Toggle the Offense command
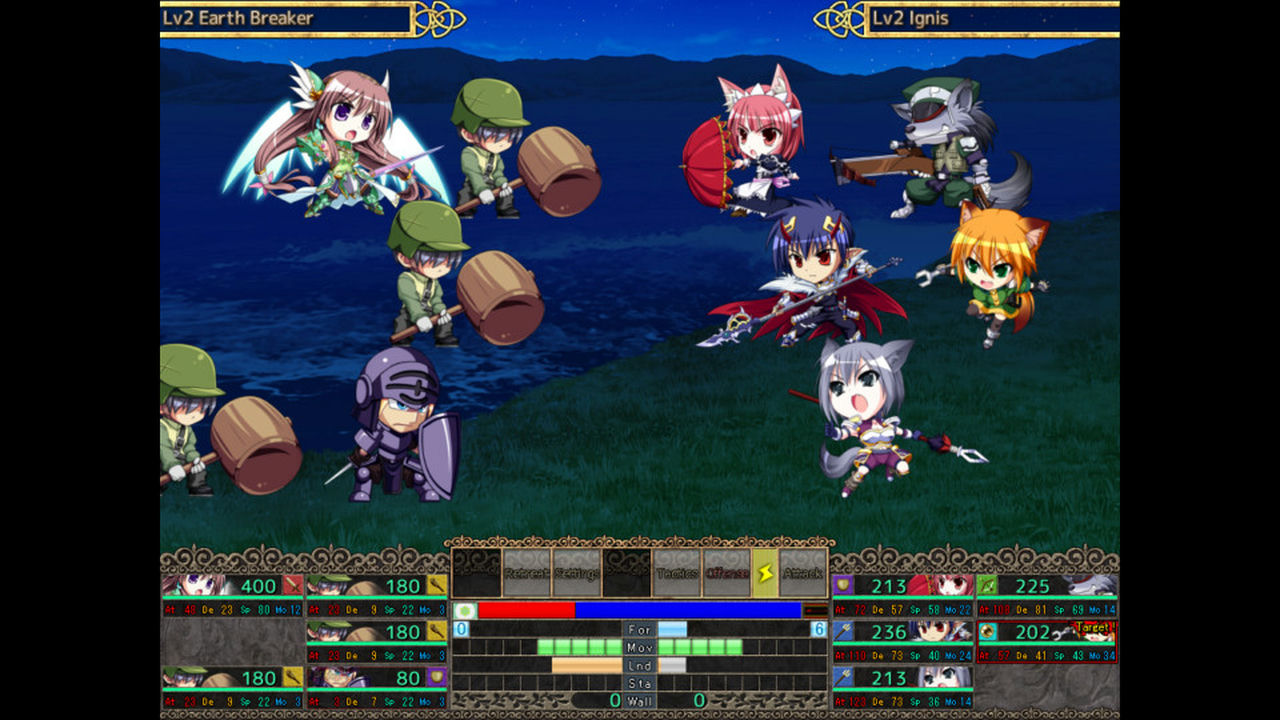This screenshot has width=1280, height=720. coord(727,573)
